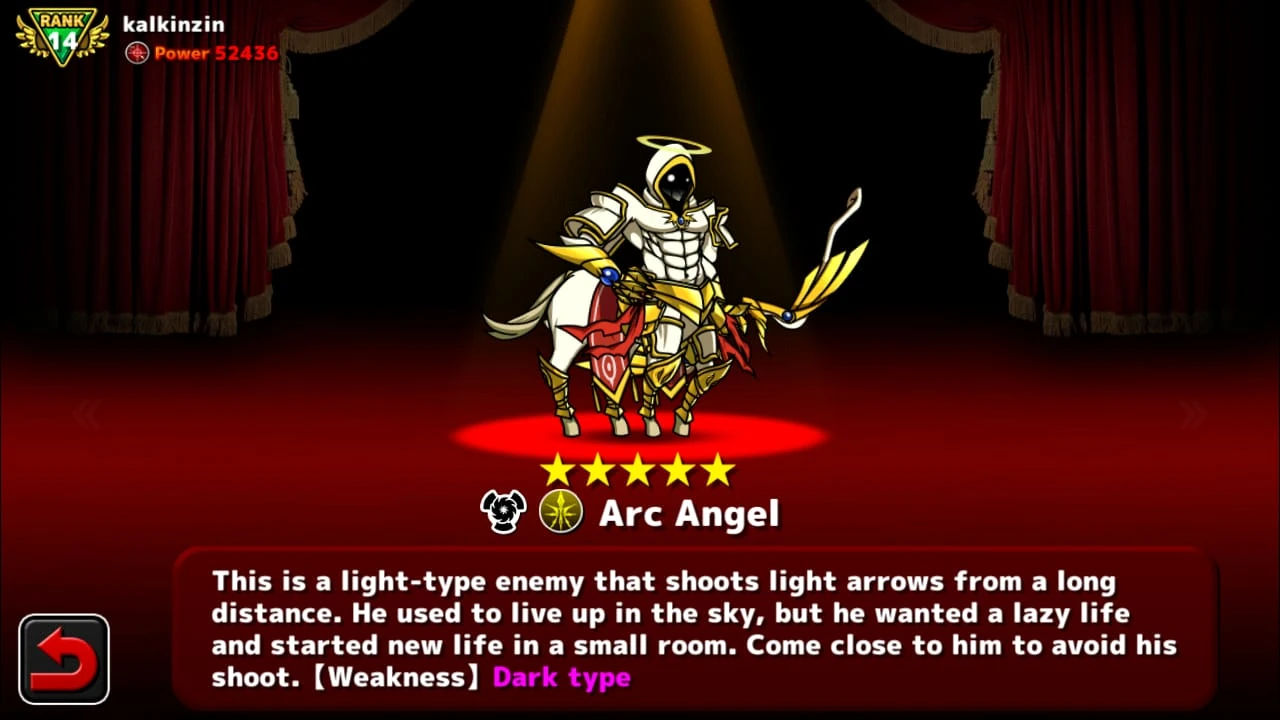Image resolution: width=1280 pixels, height=720 pixels.
Task: Toggle the fourth rating star
Action: coord(678,468)
